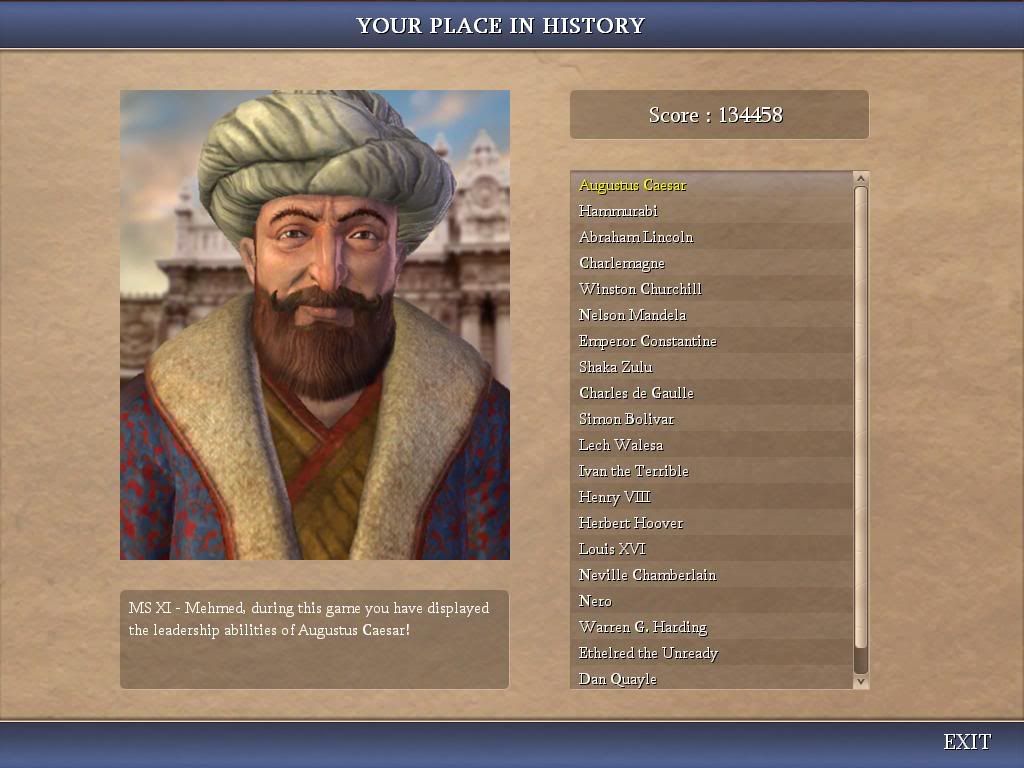This screenshot has height=768, width=1024.
Task: Click the Dan Quayle row
Action: (x=617, y=679)
